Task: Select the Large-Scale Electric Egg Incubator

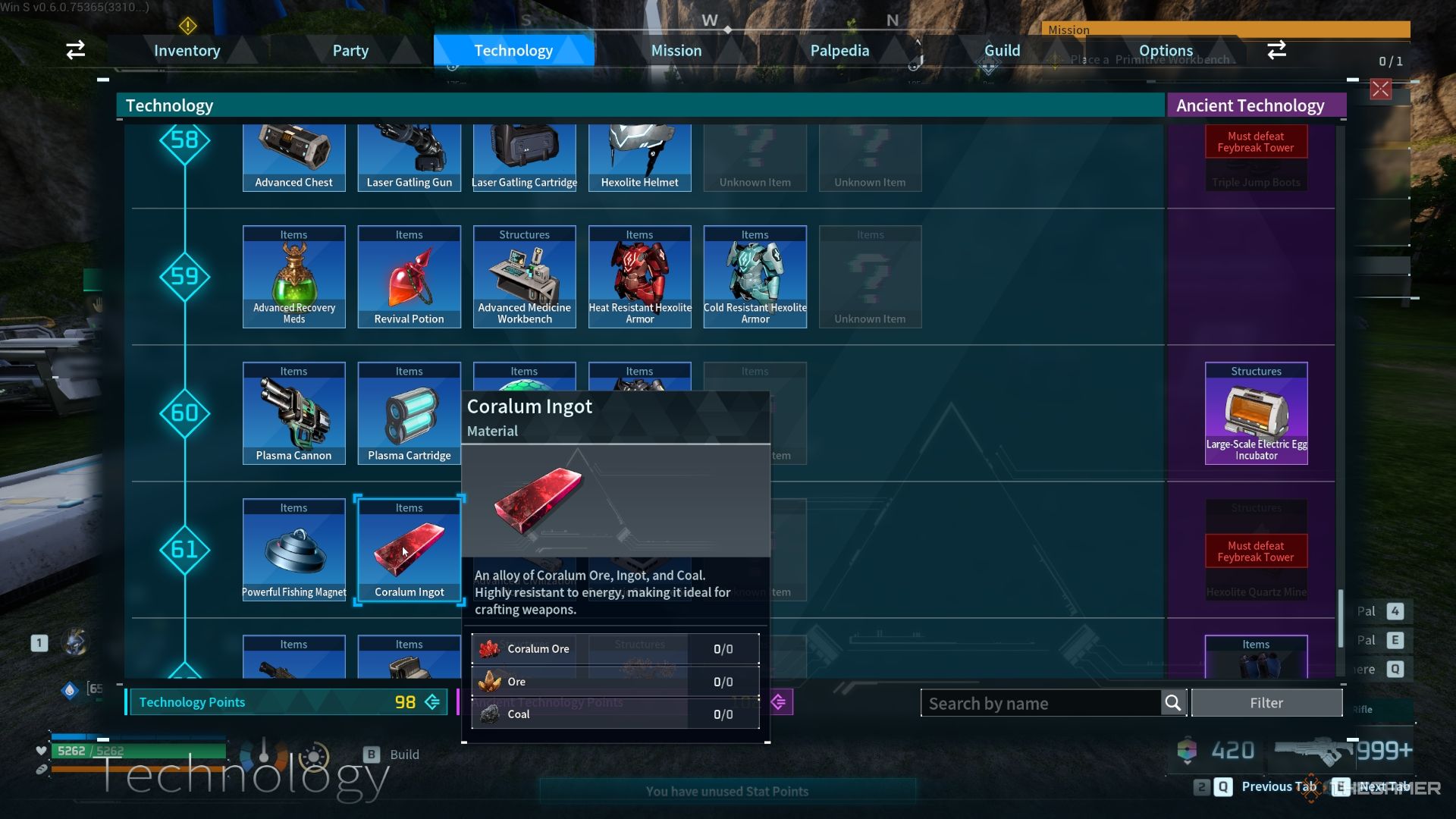Action: 1256,413
